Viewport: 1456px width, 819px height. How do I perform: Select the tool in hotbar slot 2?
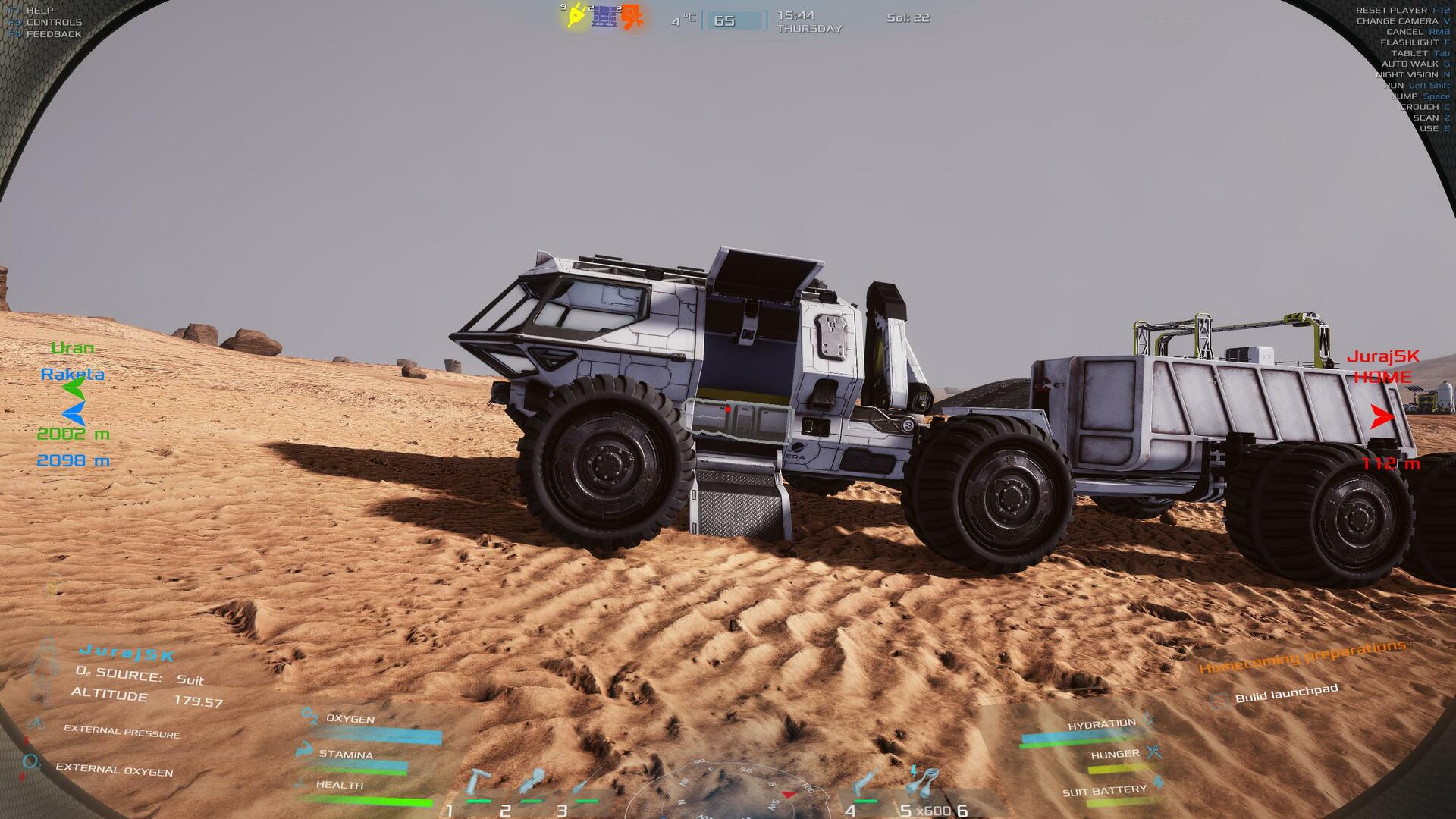(531, 785)
